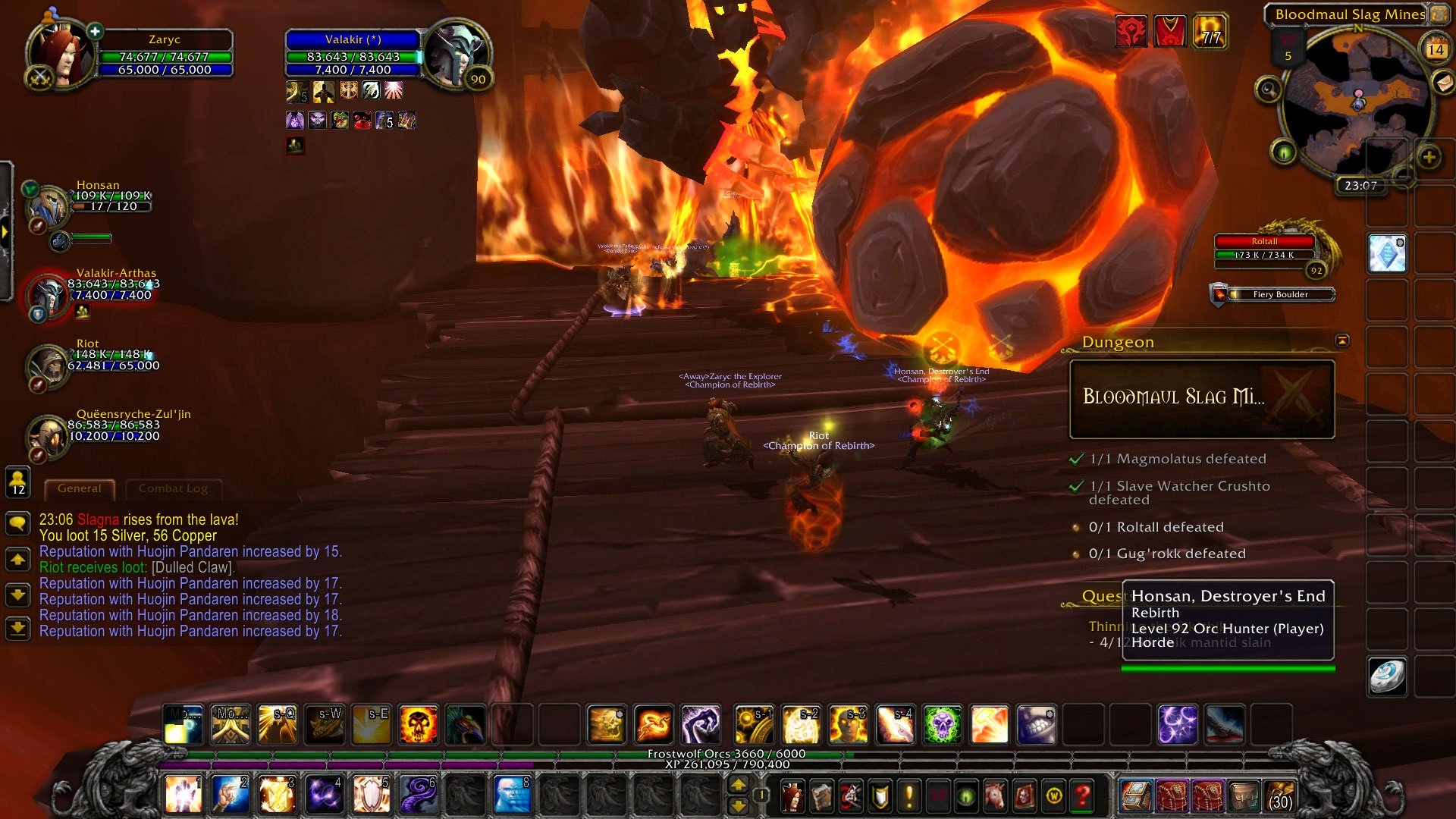Page the action bar up arrow
Screen dimensions: 1456x819
(x=738, y=785)
